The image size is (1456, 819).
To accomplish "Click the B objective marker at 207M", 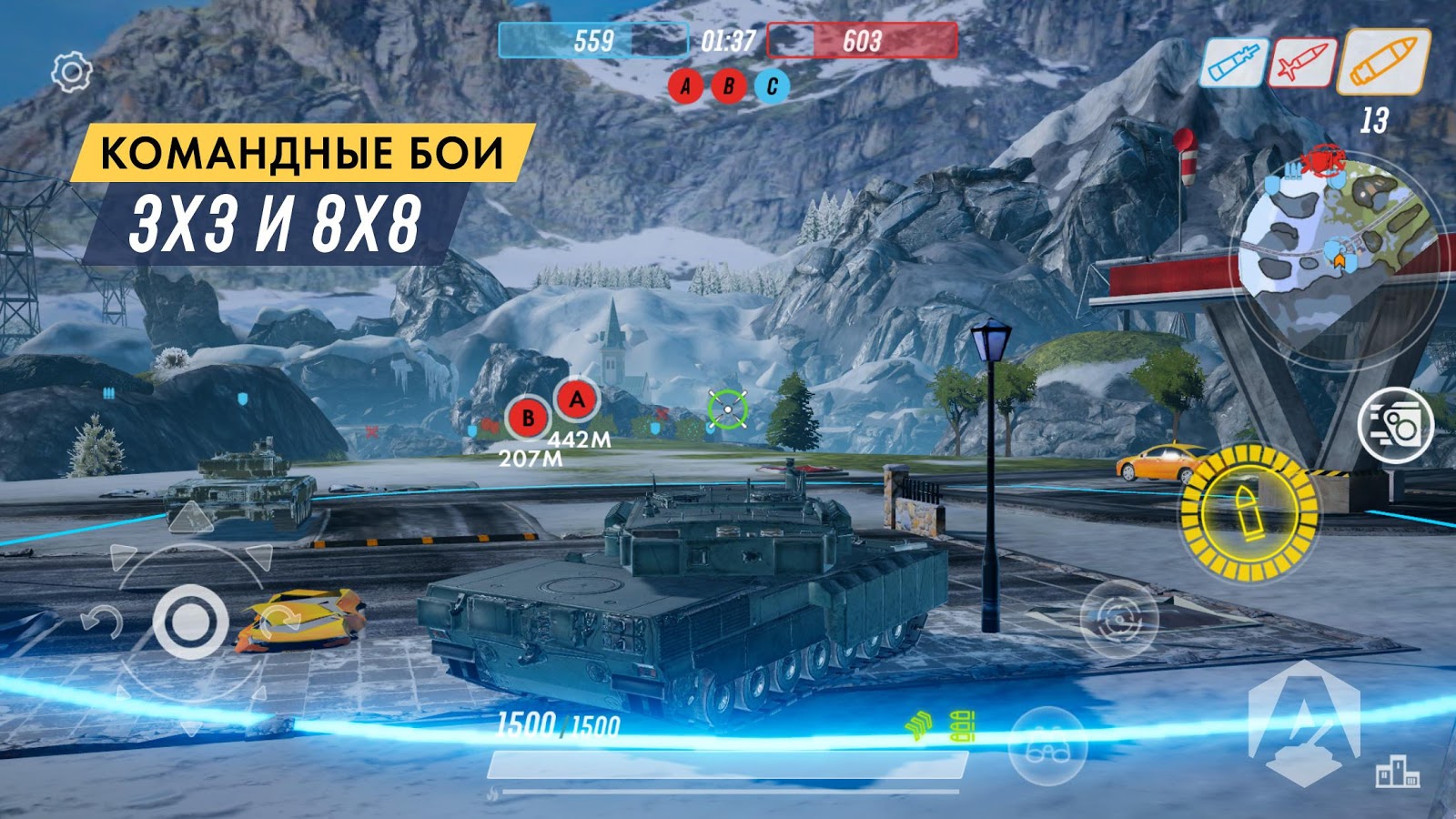I will 526,418.
